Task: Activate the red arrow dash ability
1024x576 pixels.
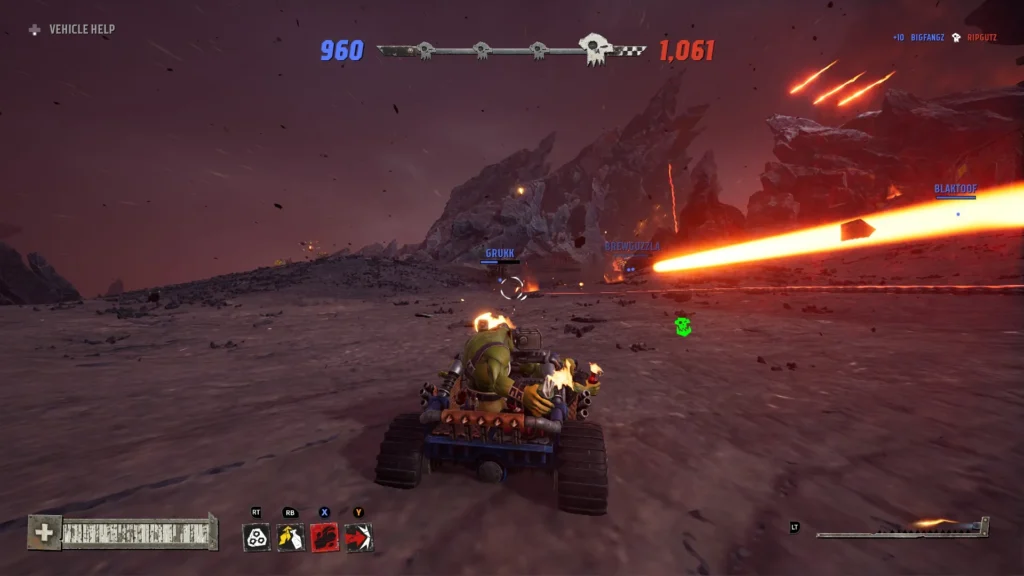Action: point(358,537)
